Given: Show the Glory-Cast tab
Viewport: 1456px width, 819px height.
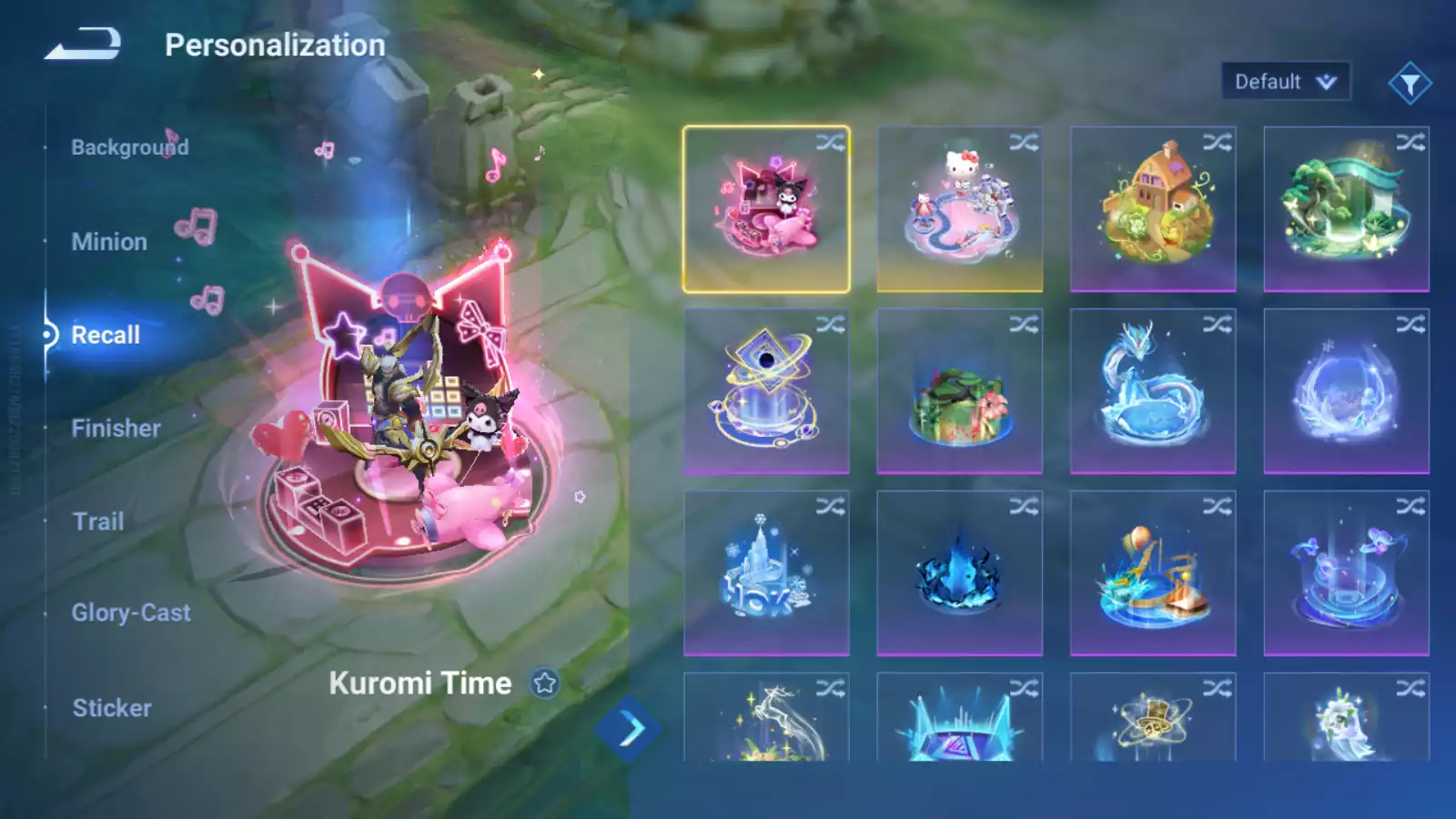Looking at the screenshot, I should click(x=131, y=613).
